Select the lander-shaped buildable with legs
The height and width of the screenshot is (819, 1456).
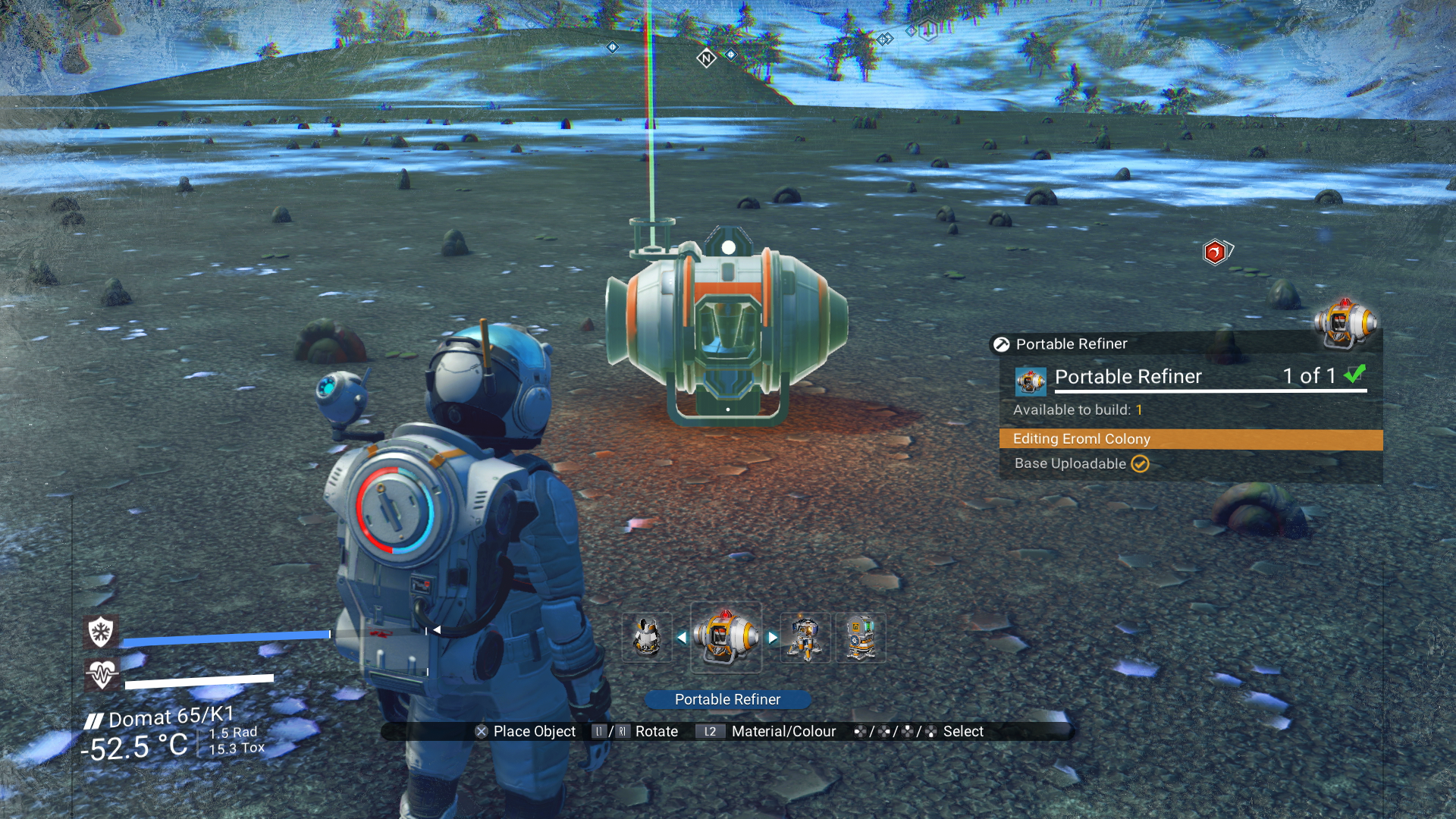(805, 638)
